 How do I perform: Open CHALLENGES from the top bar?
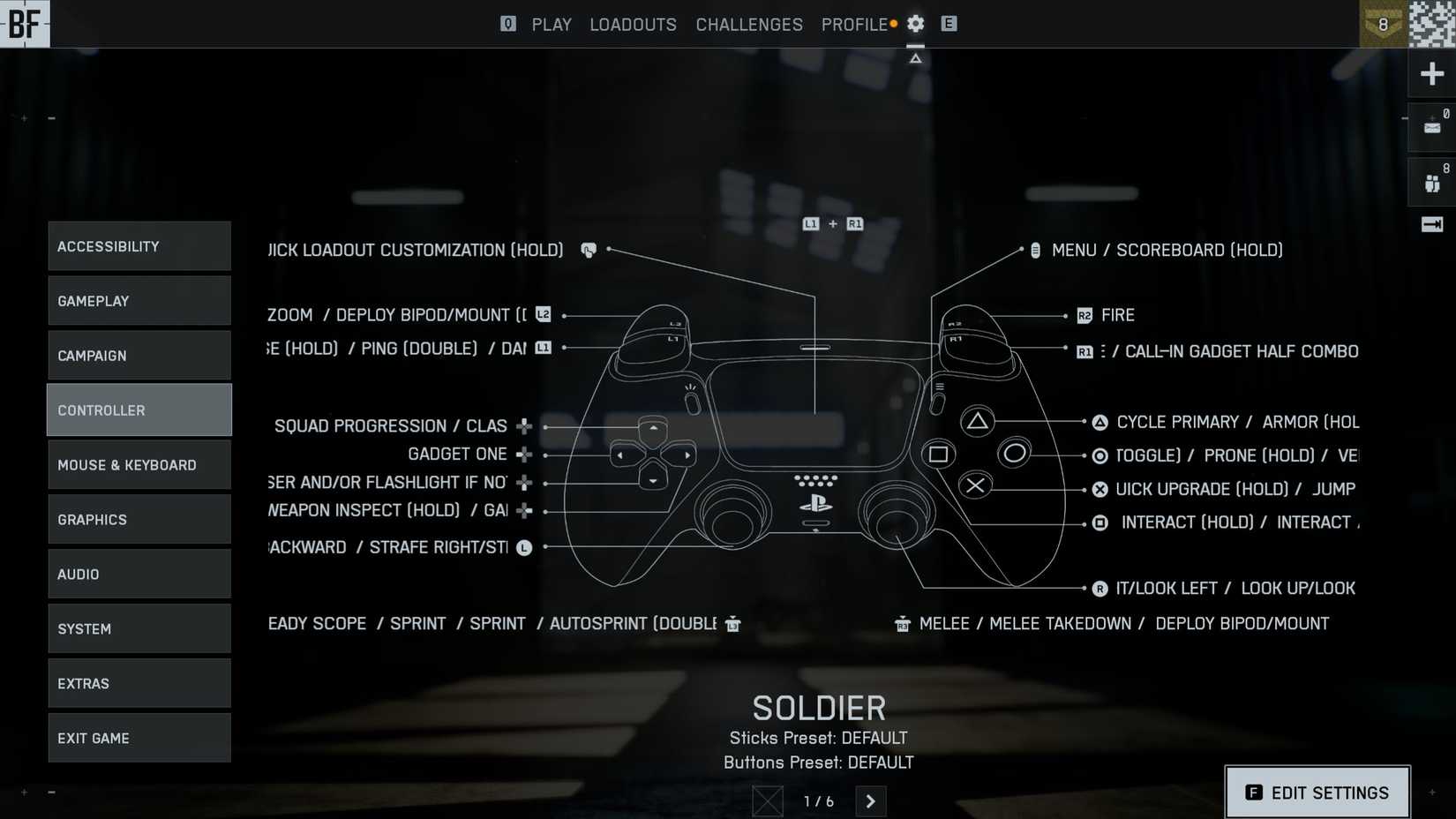click(x=748, y=24)
